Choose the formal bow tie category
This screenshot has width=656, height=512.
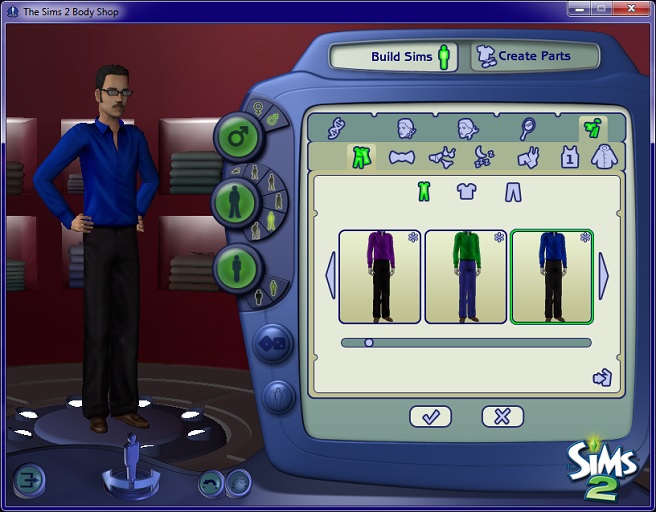[x=401, y=158]
